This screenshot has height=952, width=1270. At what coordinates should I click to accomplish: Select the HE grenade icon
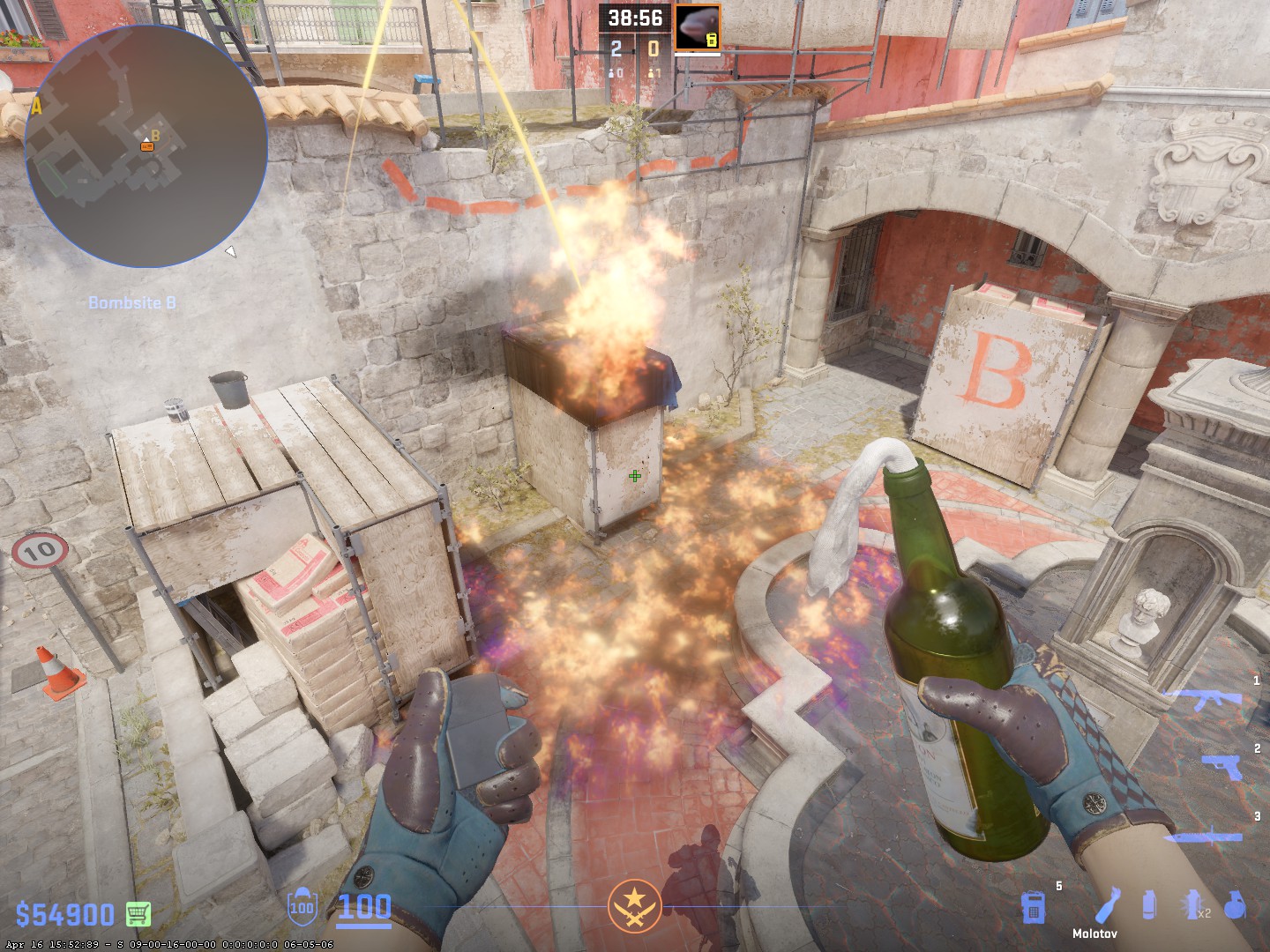coord(1235,906)
